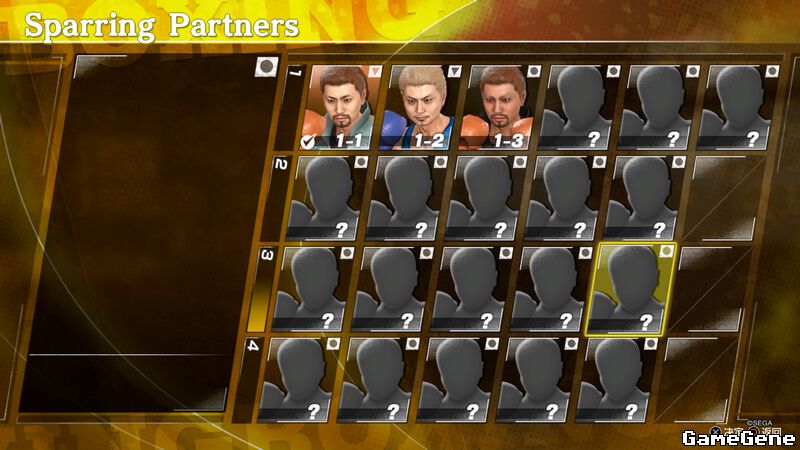Choose sparring partner 1-2 with blond hair
Image resolution: width=800 pixels, height=450 pixels.
[x=420, y=107]
